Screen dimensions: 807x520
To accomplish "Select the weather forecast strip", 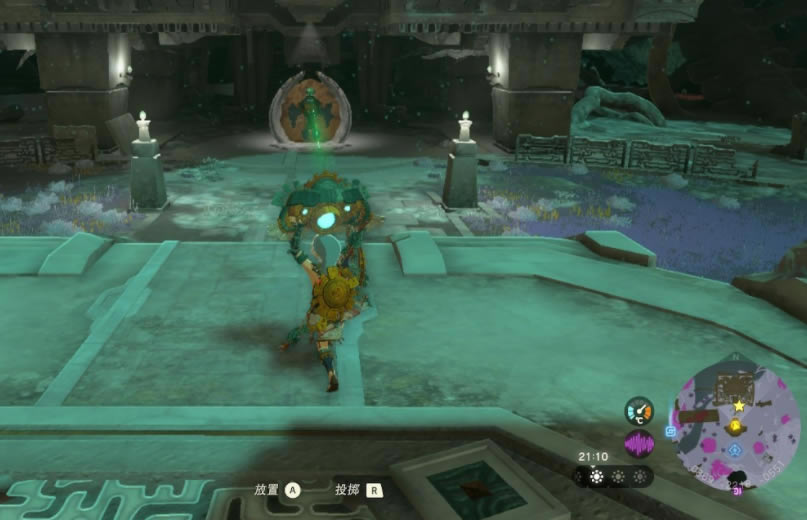I will click(616, 477).
